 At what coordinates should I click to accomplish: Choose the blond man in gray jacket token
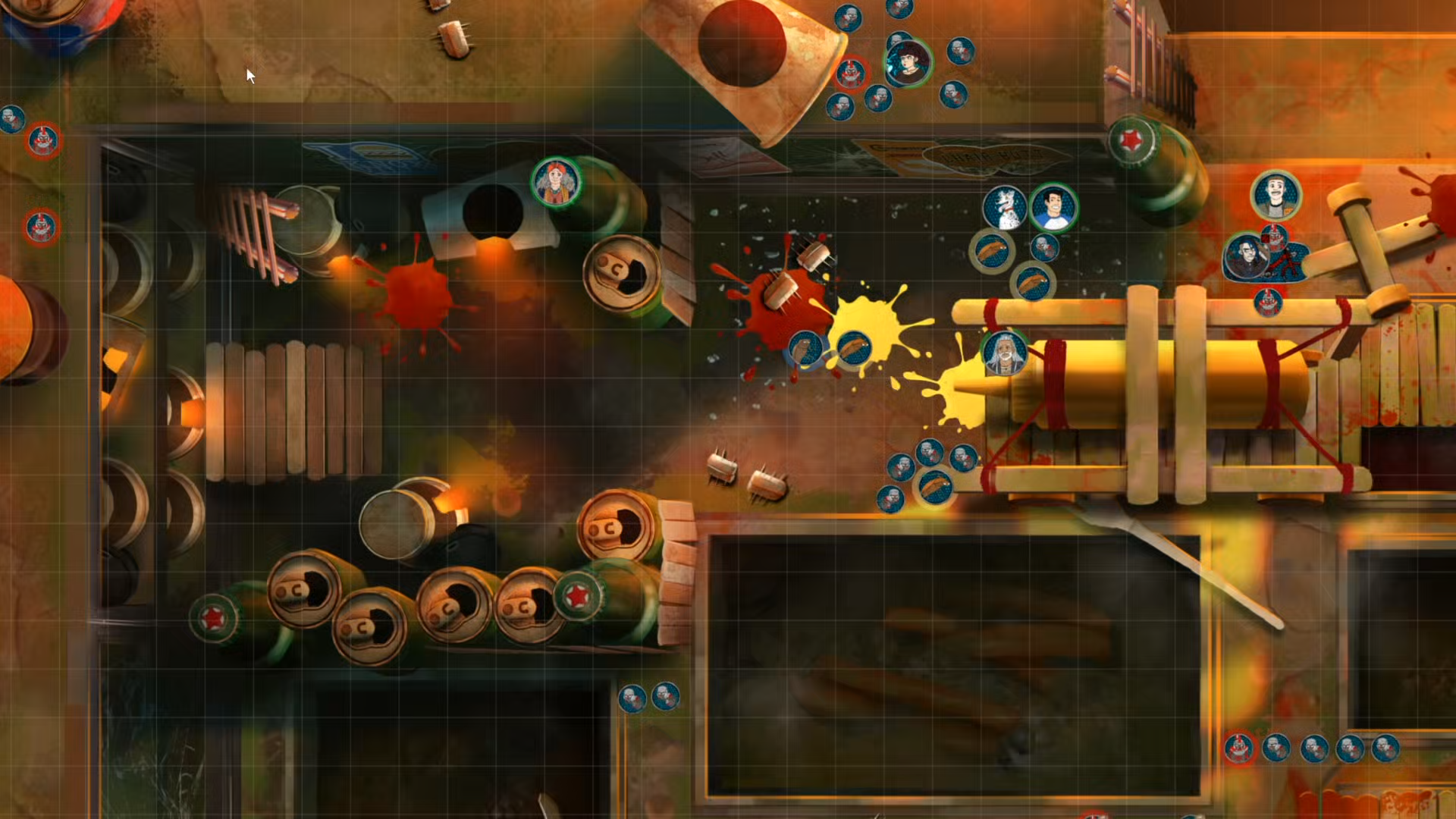(1276, 195)
